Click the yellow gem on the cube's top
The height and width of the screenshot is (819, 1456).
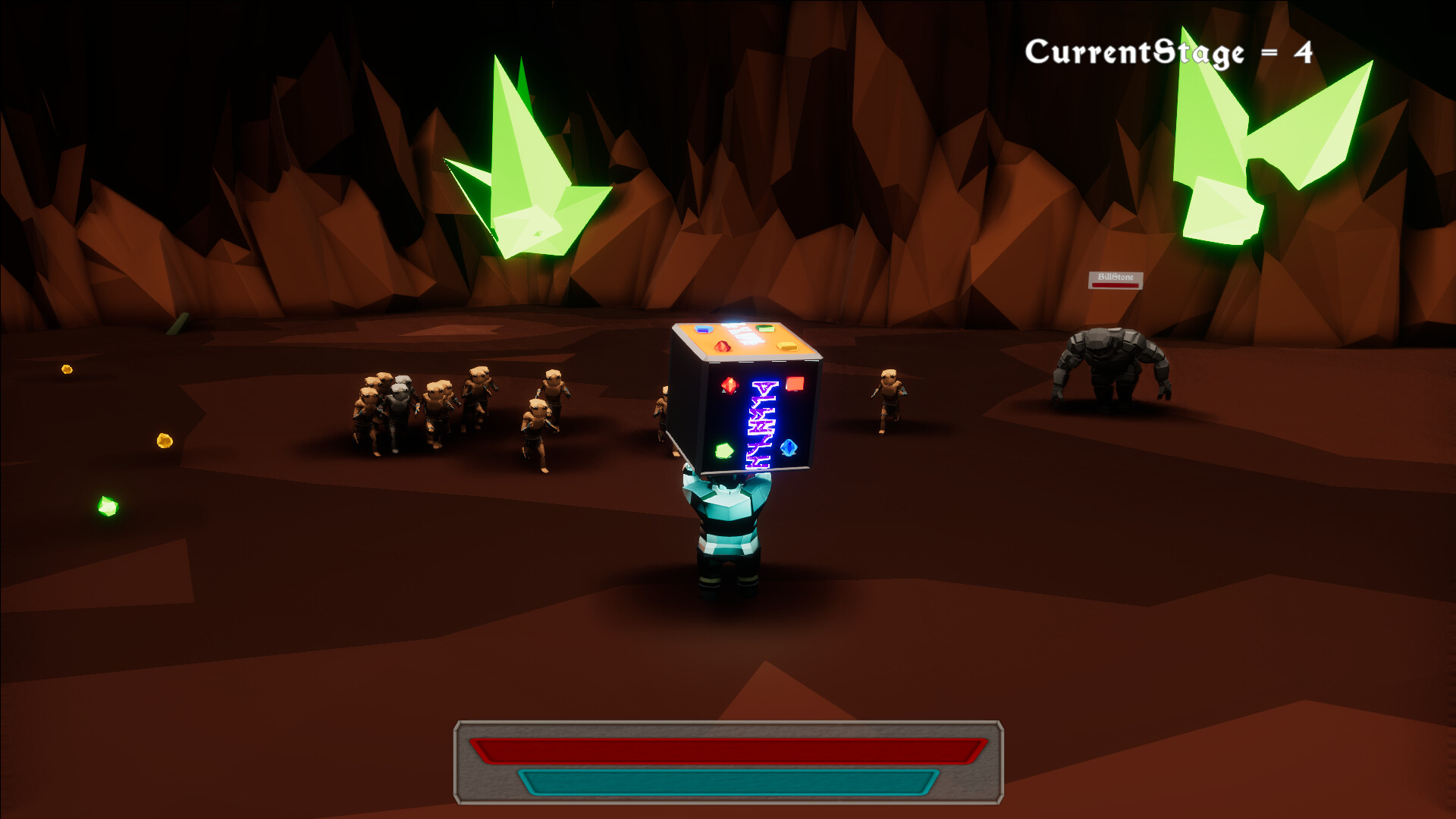(x=788, y=347)
